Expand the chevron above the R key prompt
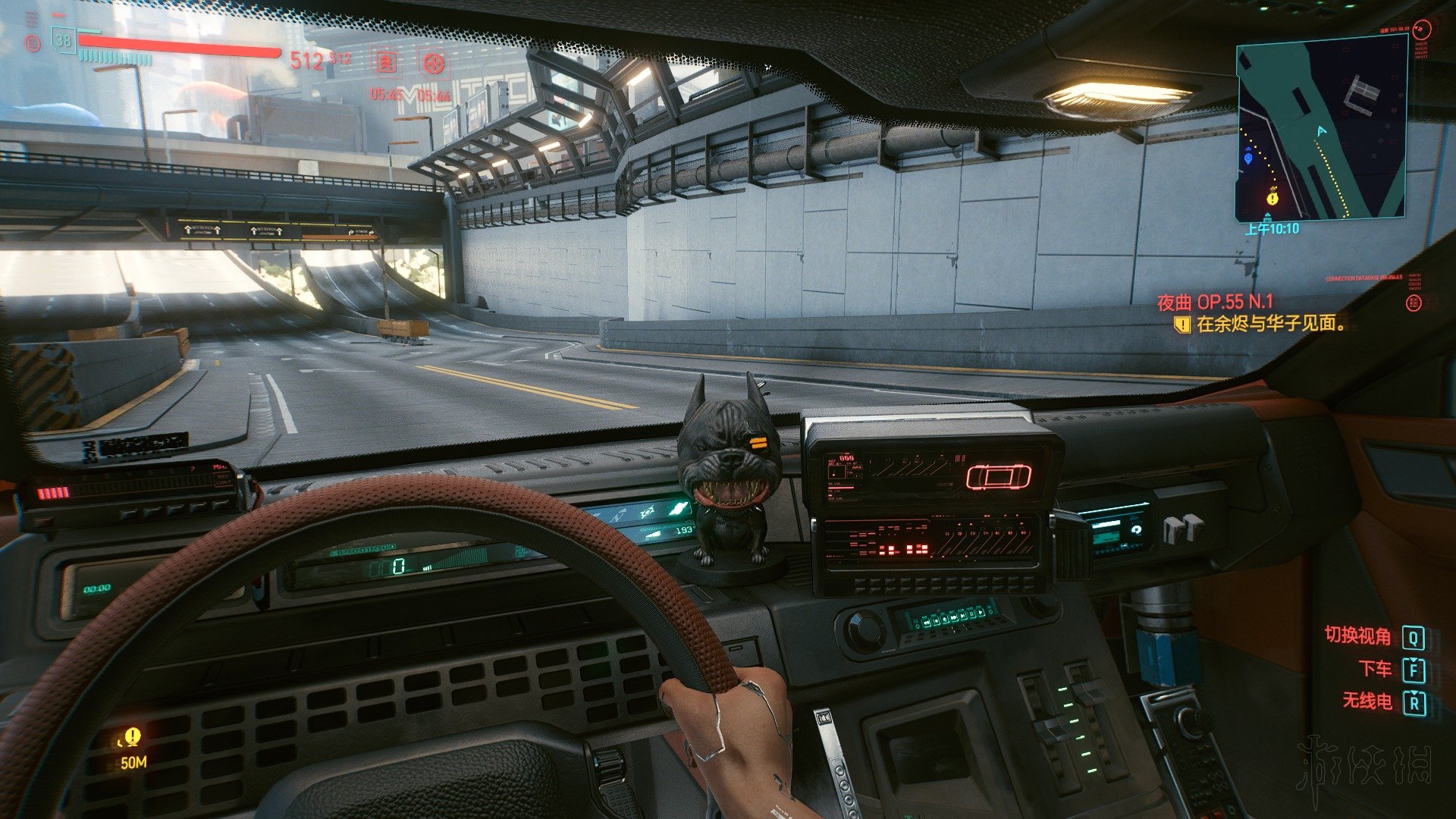 (x=1414, y=694)
